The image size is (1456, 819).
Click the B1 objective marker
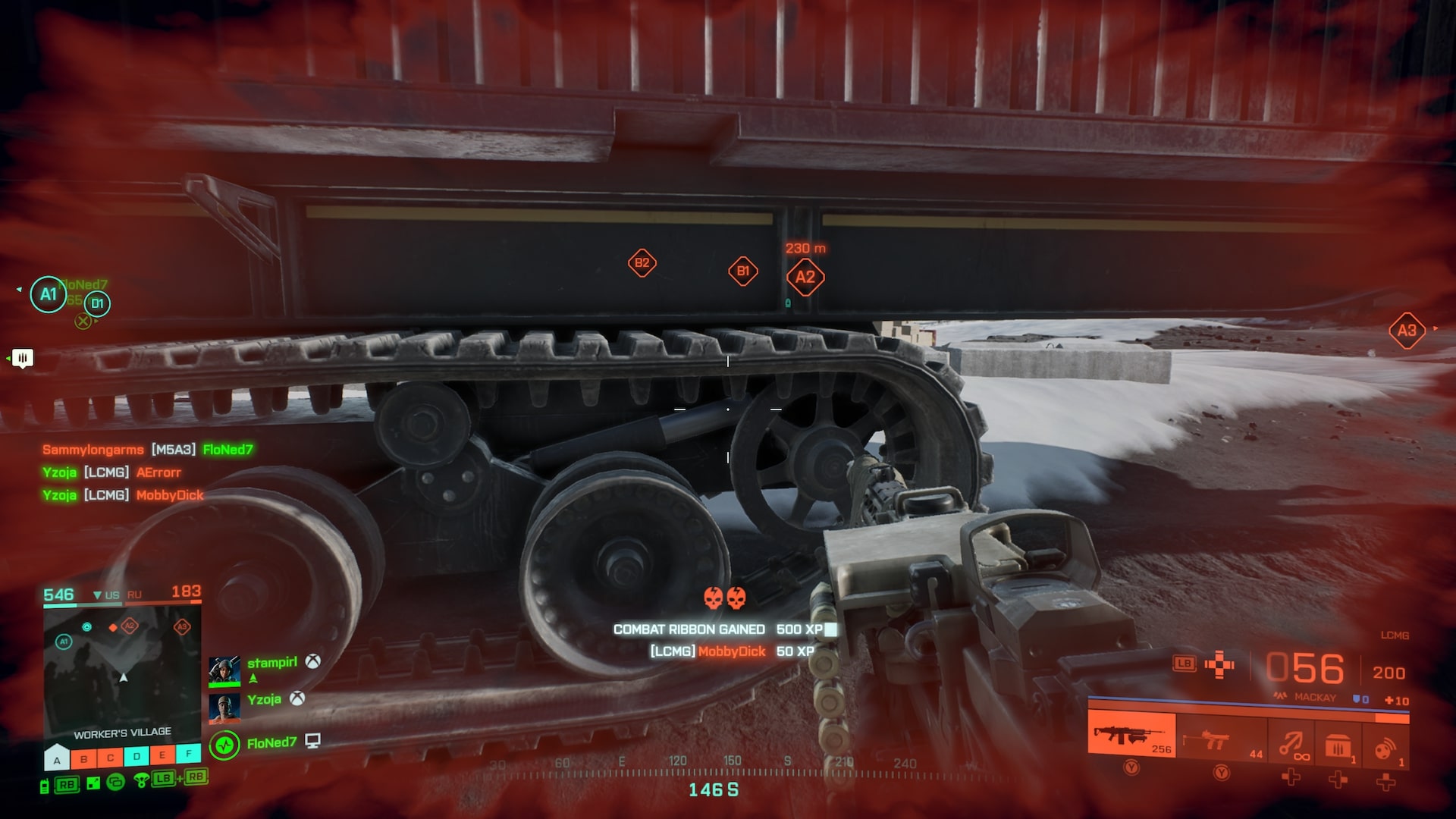[742, 271]
